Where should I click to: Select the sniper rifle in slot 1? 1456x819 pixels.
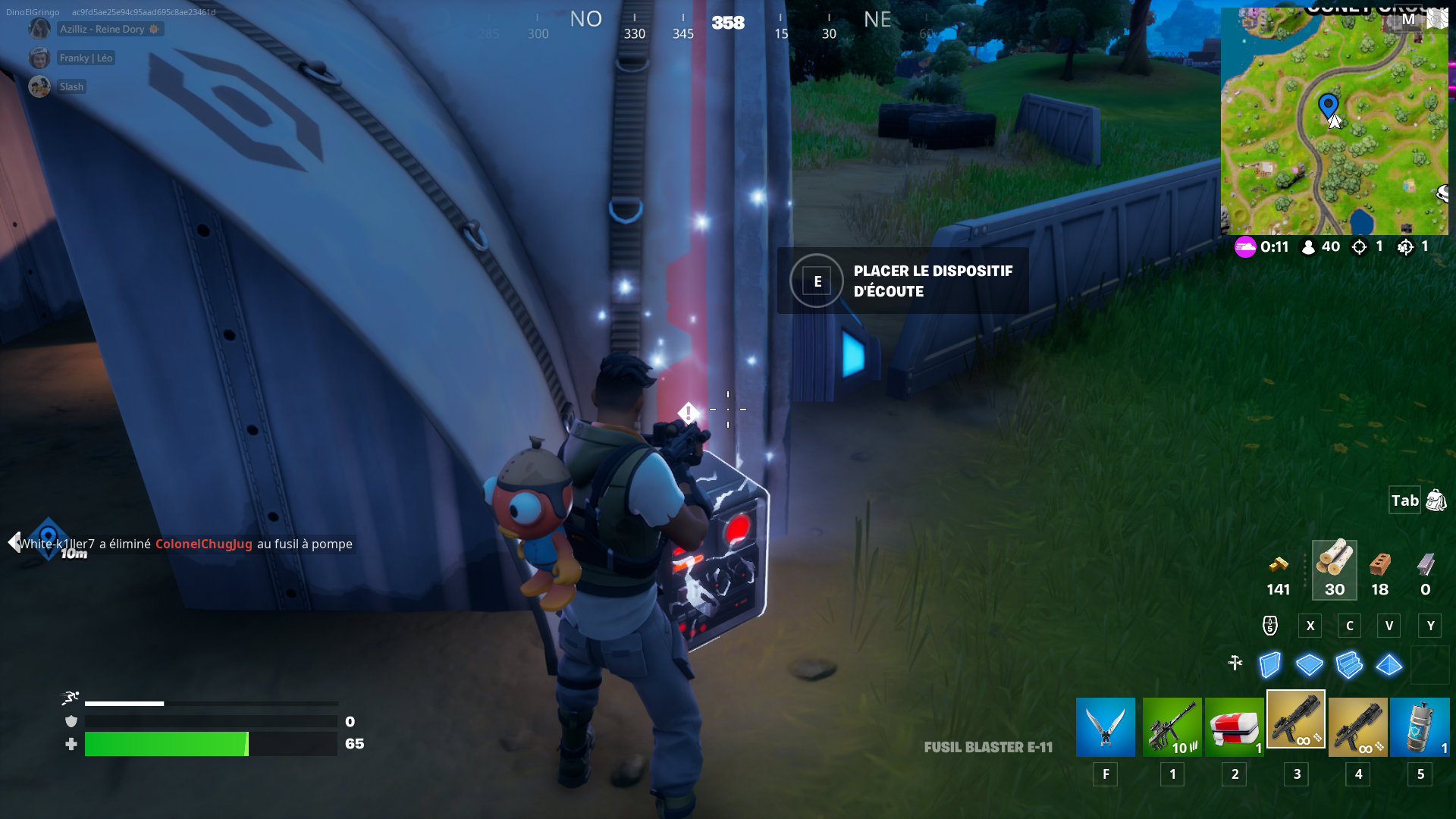(1172, 726)
